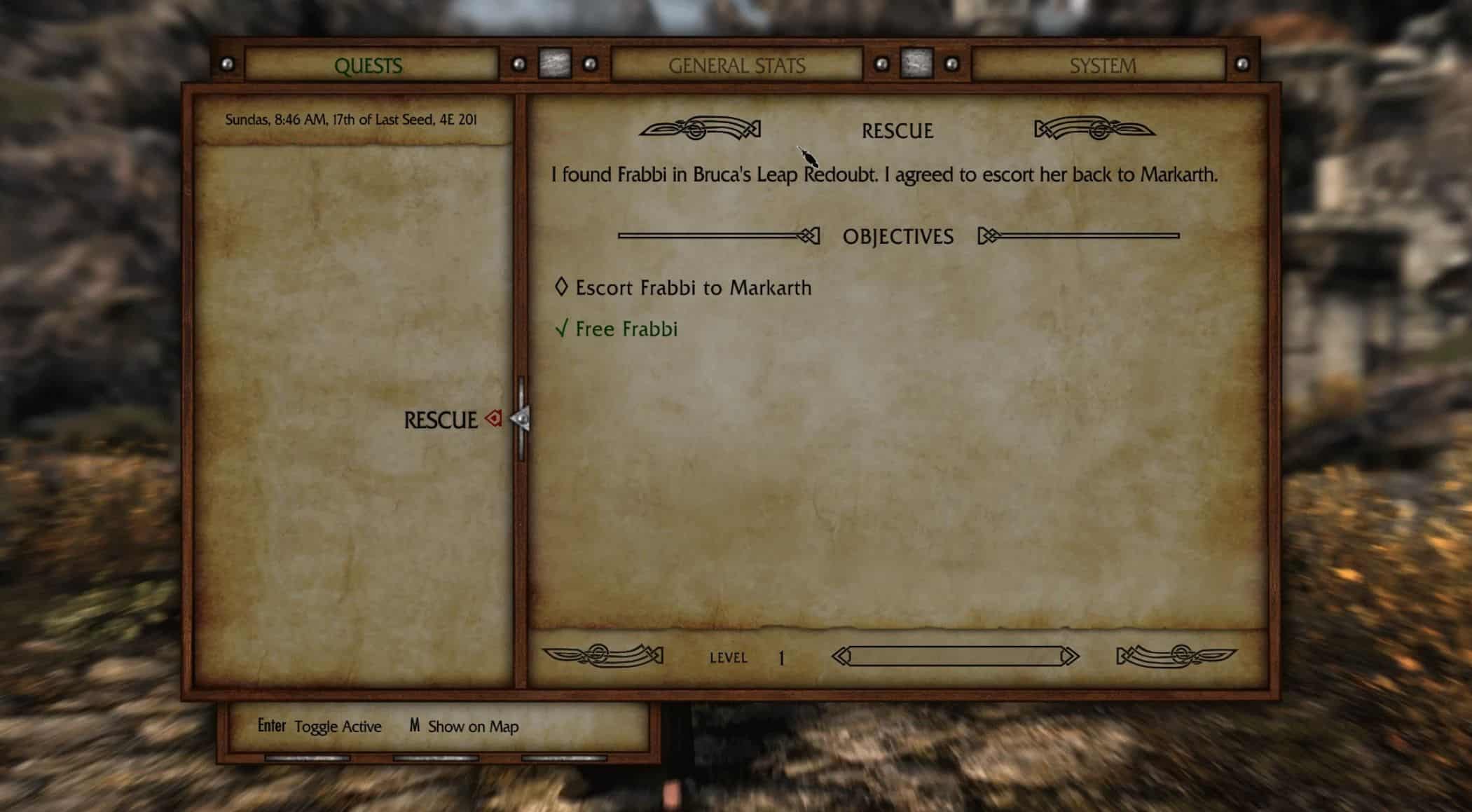Screen dimensions: 1472x812
Task: Select the completed Free Frabbi objective
Action: click(x=626, y=329)
